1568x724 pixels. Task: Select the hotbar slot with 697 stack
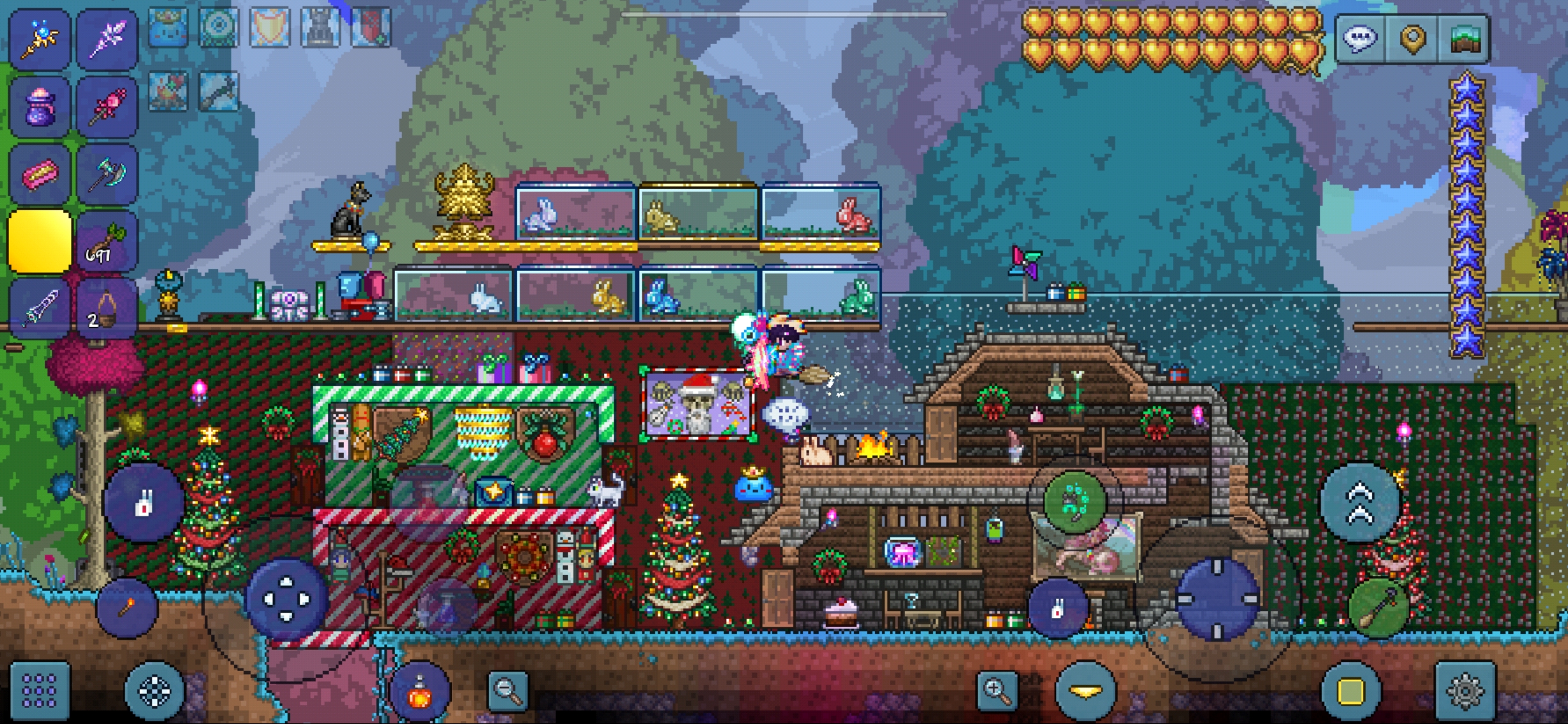point(107,243)
